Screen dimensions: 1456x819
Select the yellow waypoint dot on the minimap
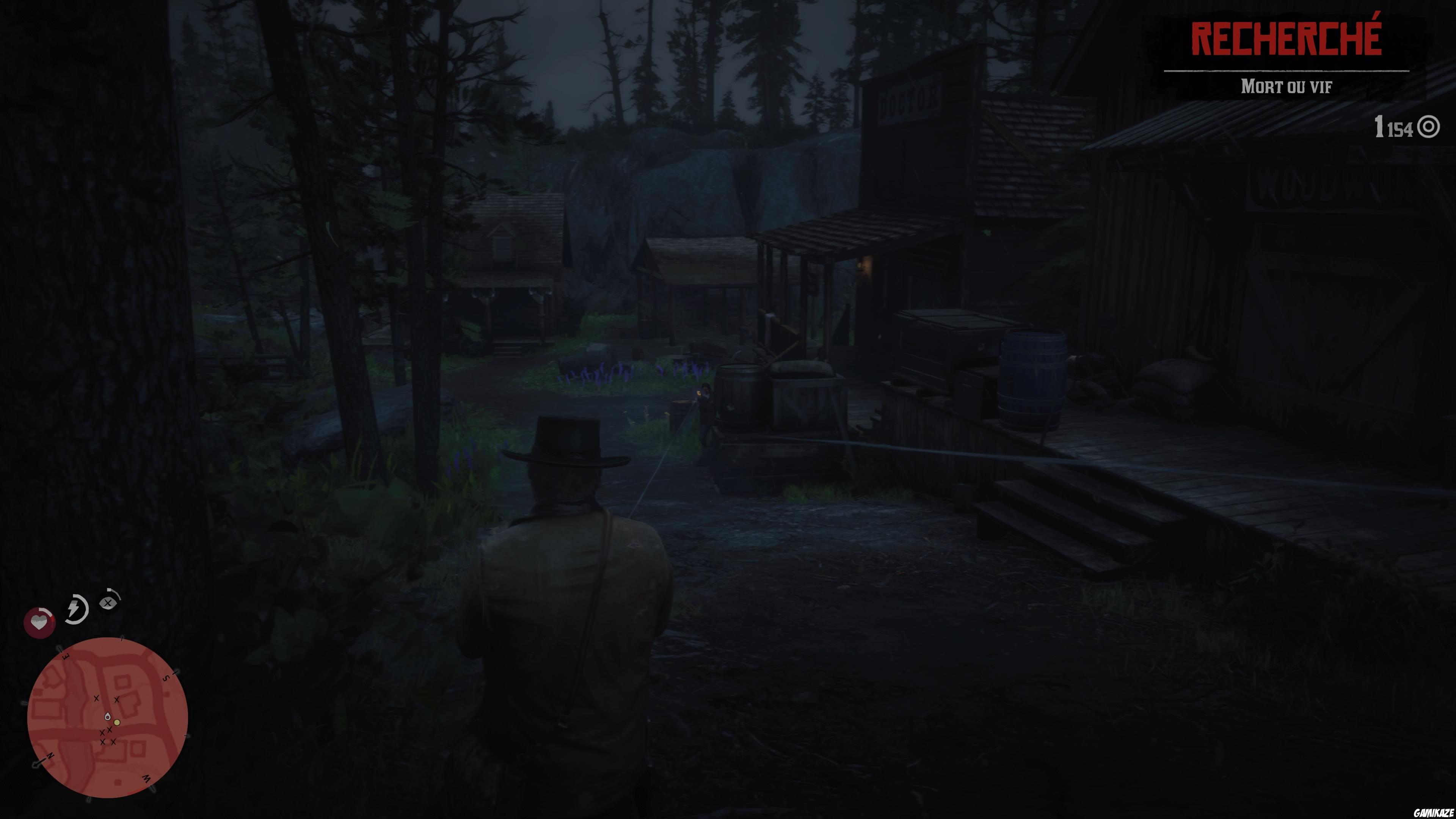pos(117,723)
